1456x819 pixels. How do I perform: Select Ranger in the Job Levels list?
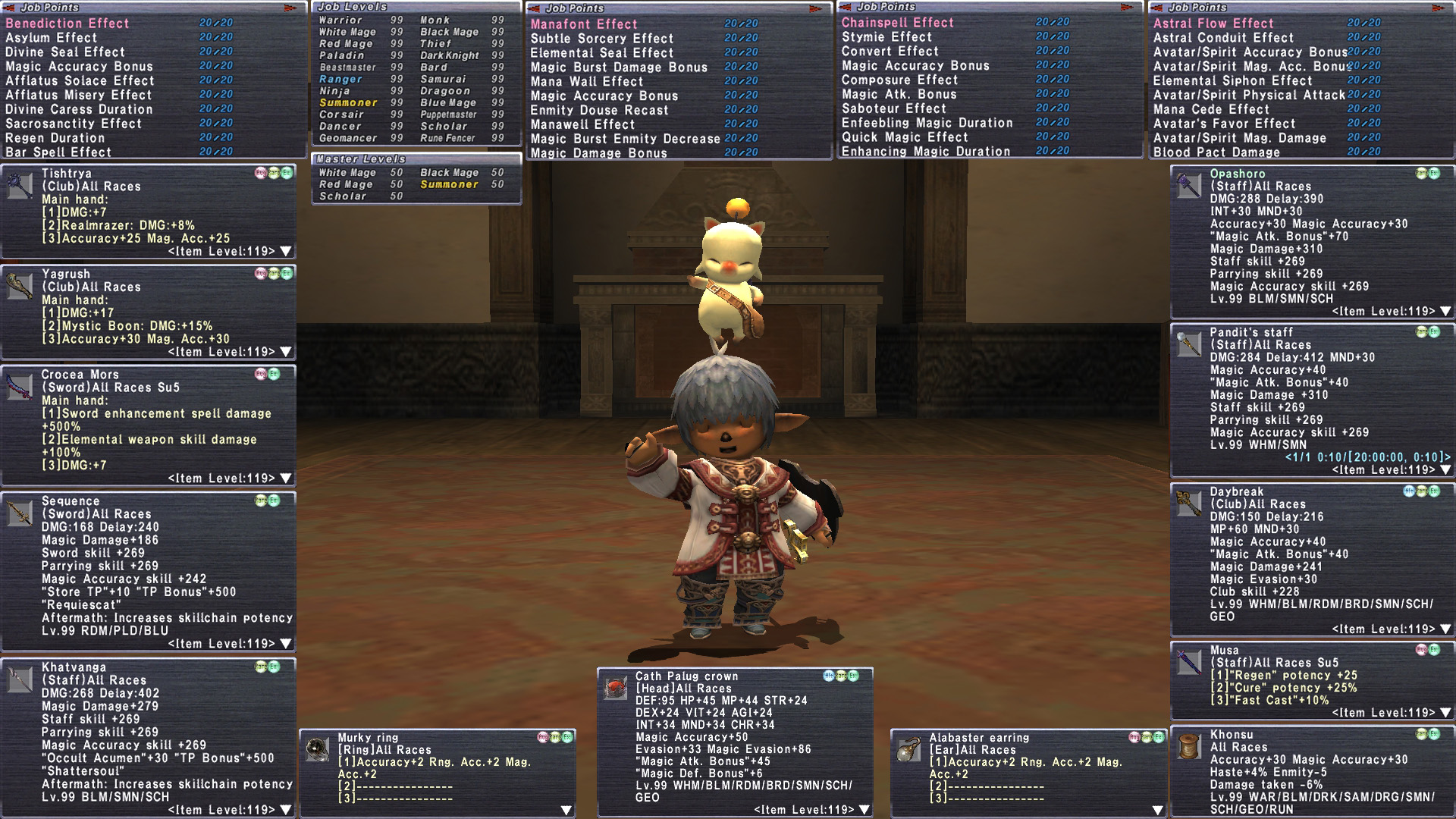340,79
